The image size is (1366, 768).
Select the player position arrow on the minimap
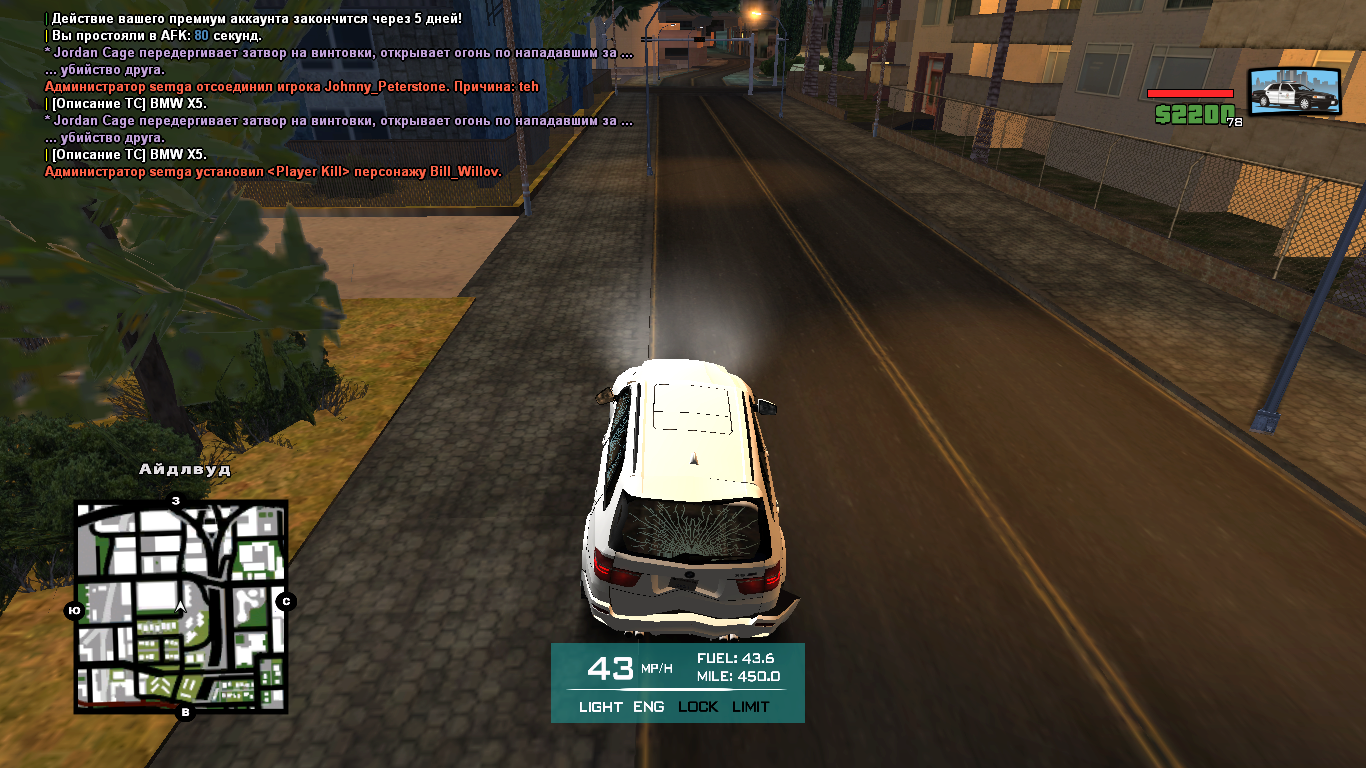coord(181,606)
